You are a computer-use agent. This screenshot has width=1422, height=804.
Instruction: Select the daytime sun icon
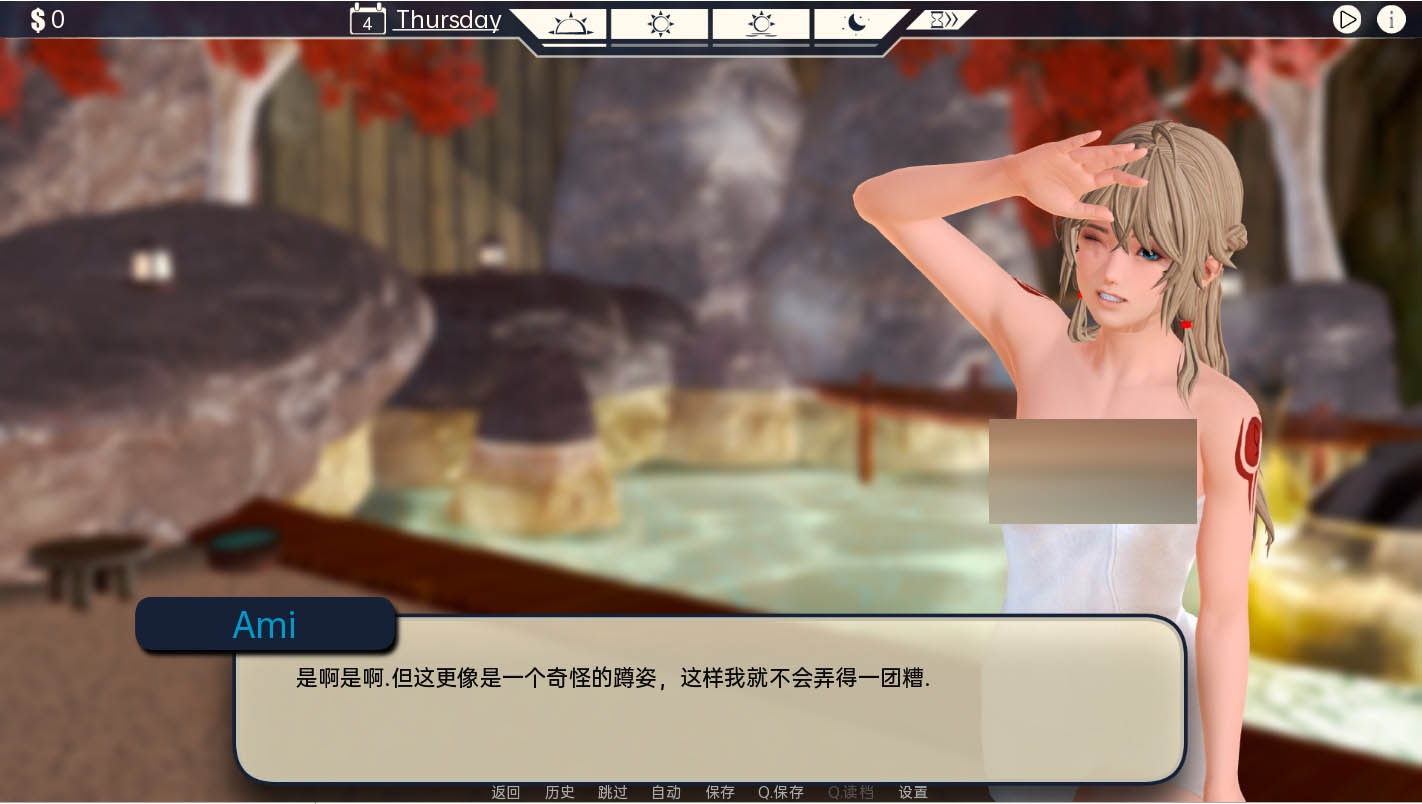[x=660, y=22]
